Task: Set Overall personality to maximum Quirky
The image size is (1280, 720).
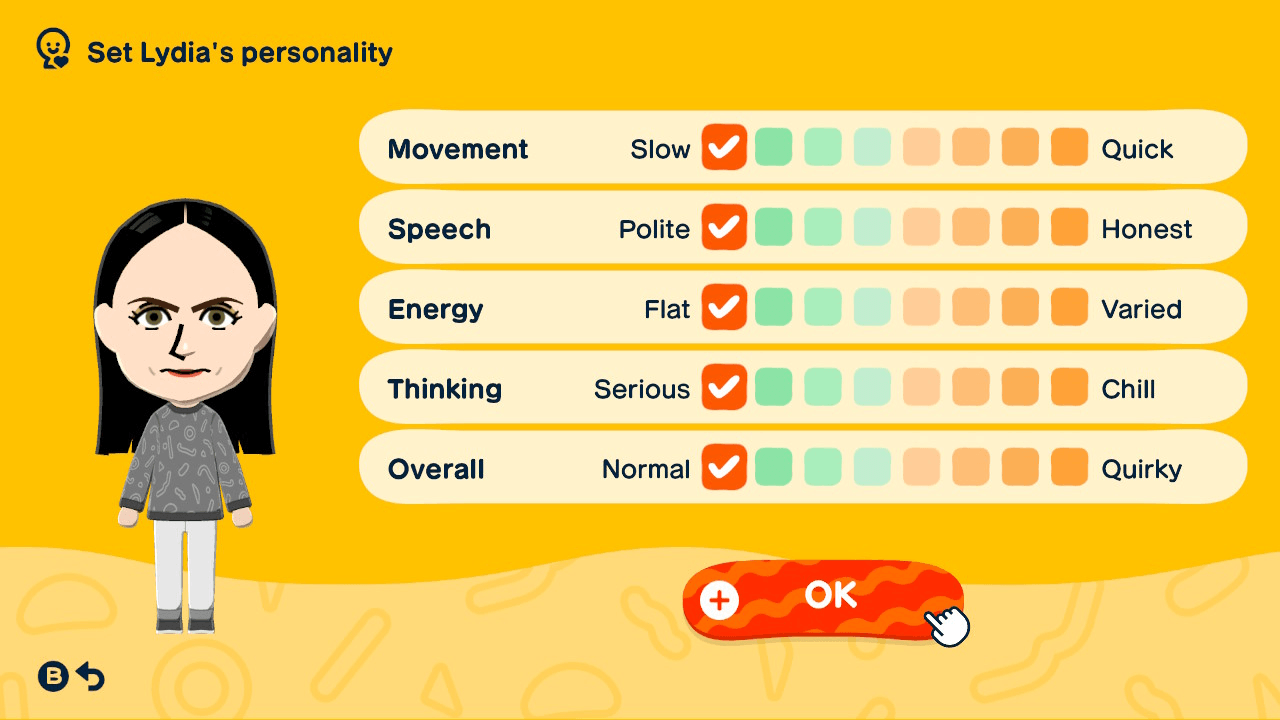Action: click(x=1069, y=467)
